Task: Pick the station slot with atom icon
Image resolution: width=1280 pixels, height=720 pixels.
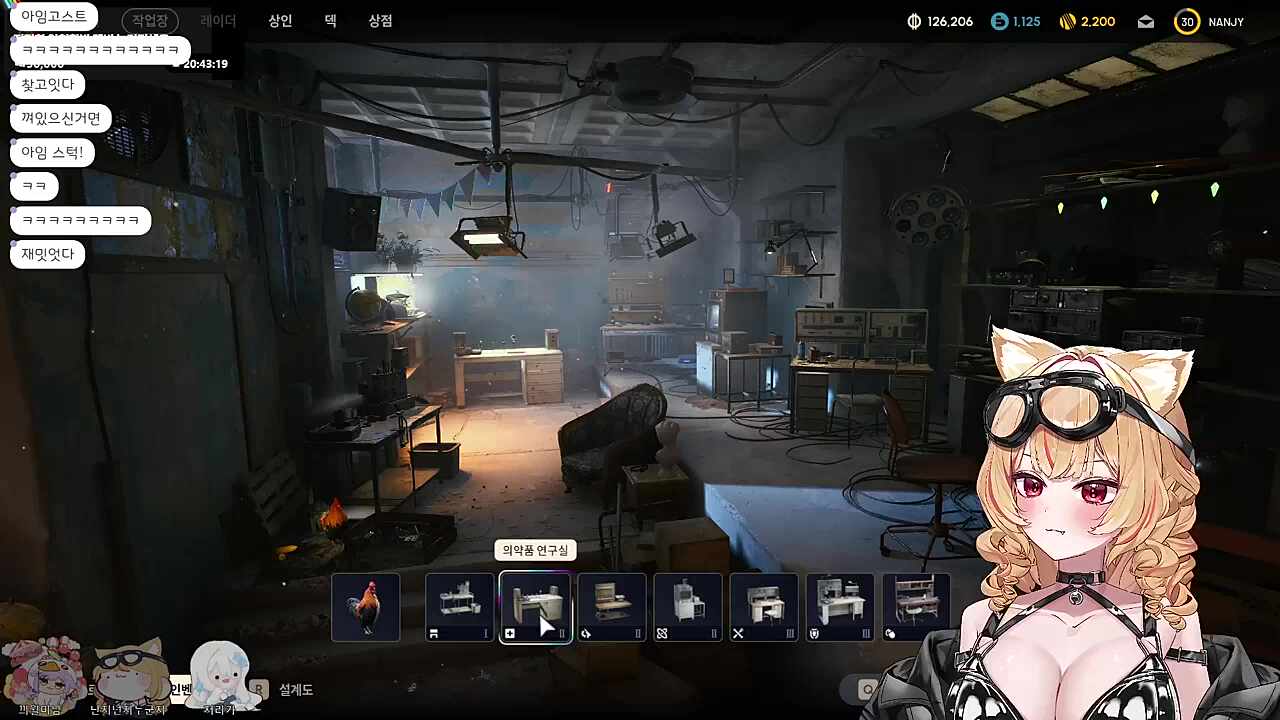Action: click(x=688, y=607)
